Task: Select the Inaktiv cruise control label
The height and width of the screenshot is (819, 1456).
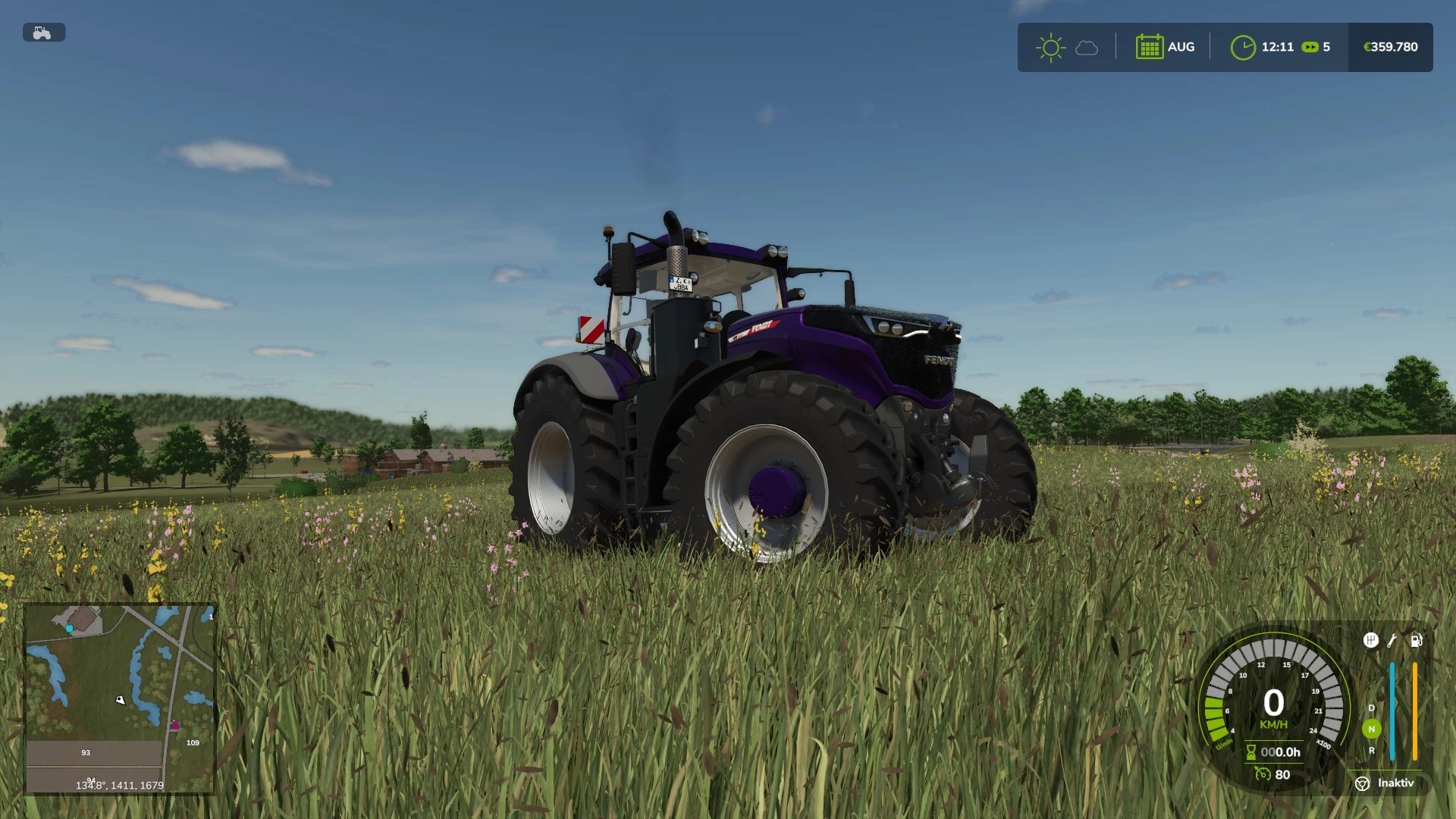Action: (x=1395, y=783)
